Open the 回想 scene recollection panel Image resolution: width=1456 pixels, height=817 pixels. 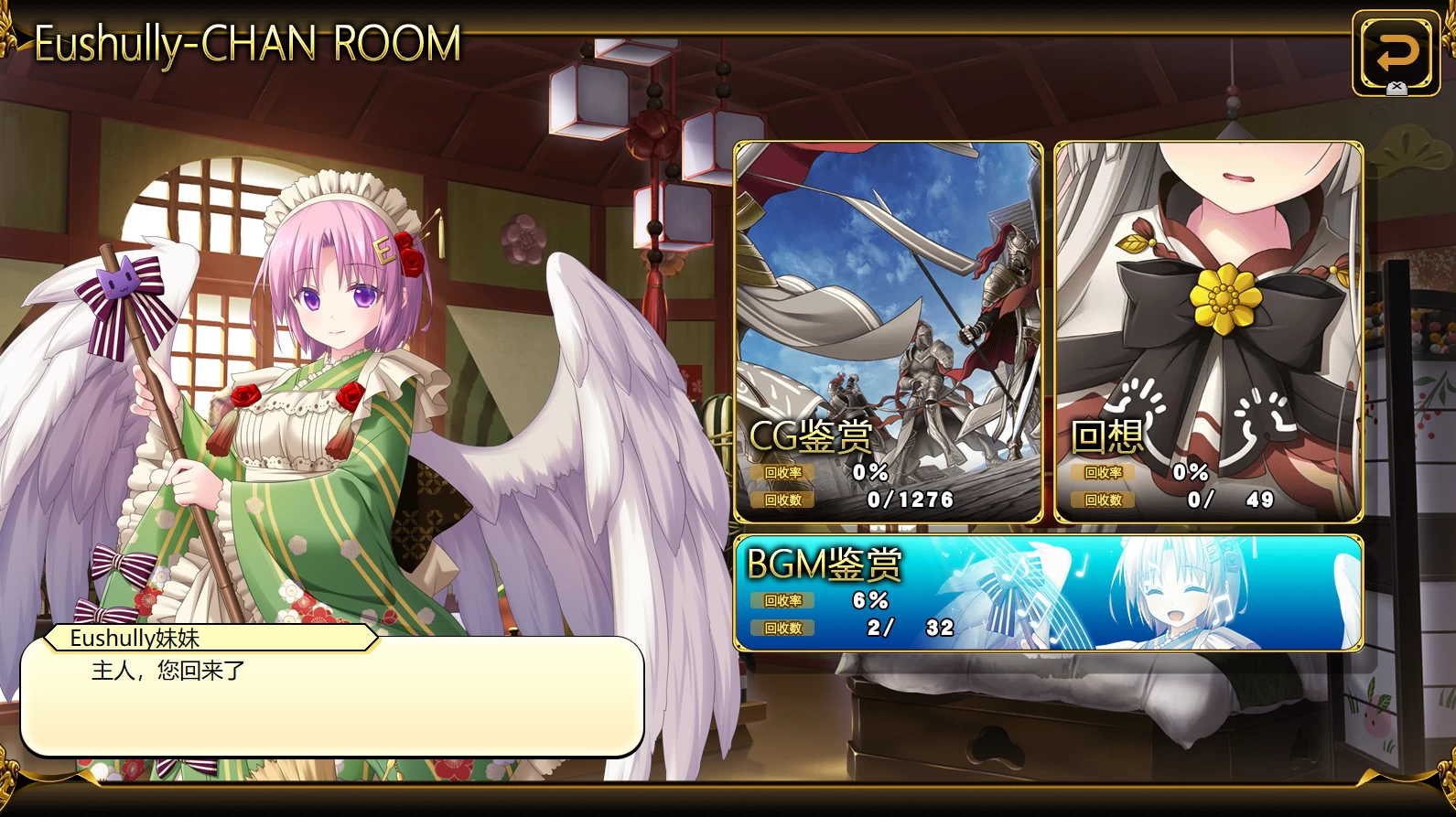1208,332
